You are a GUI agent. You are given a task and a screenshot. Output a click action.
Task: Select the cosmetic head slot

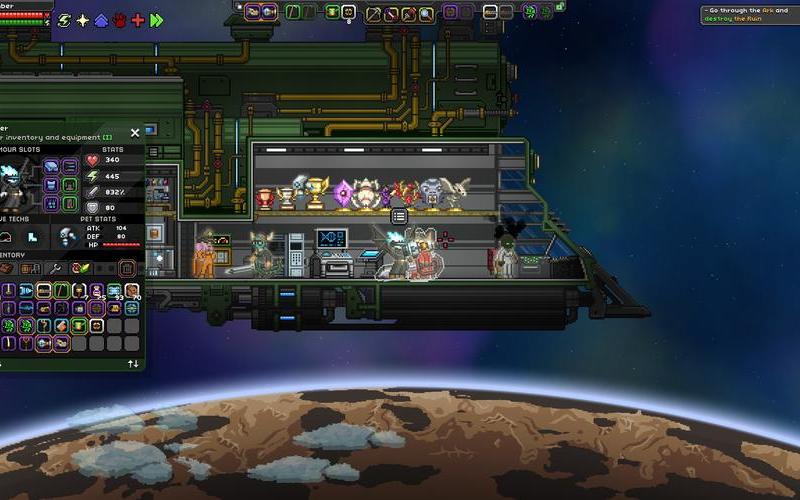pos(69,166)
